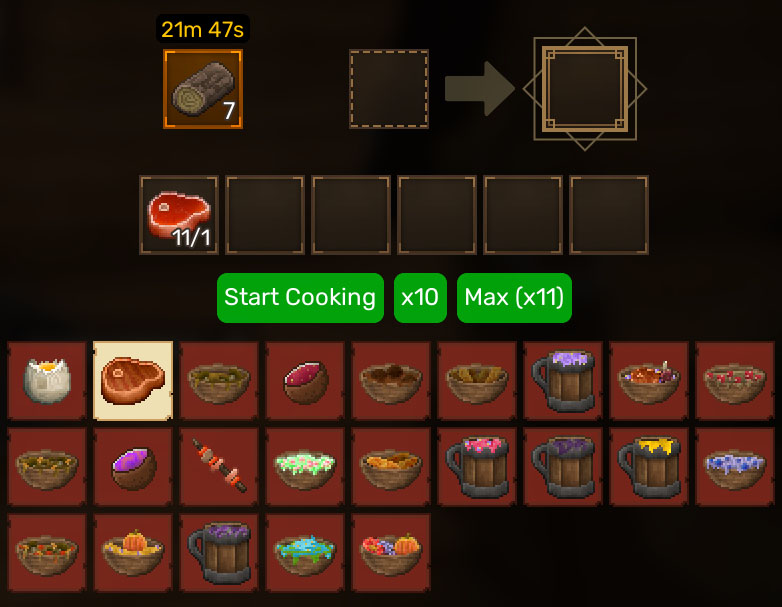This screenshot has width=782, height=607.
Task: Choose the bowl with blue-green topping
Action: point(305,553)
